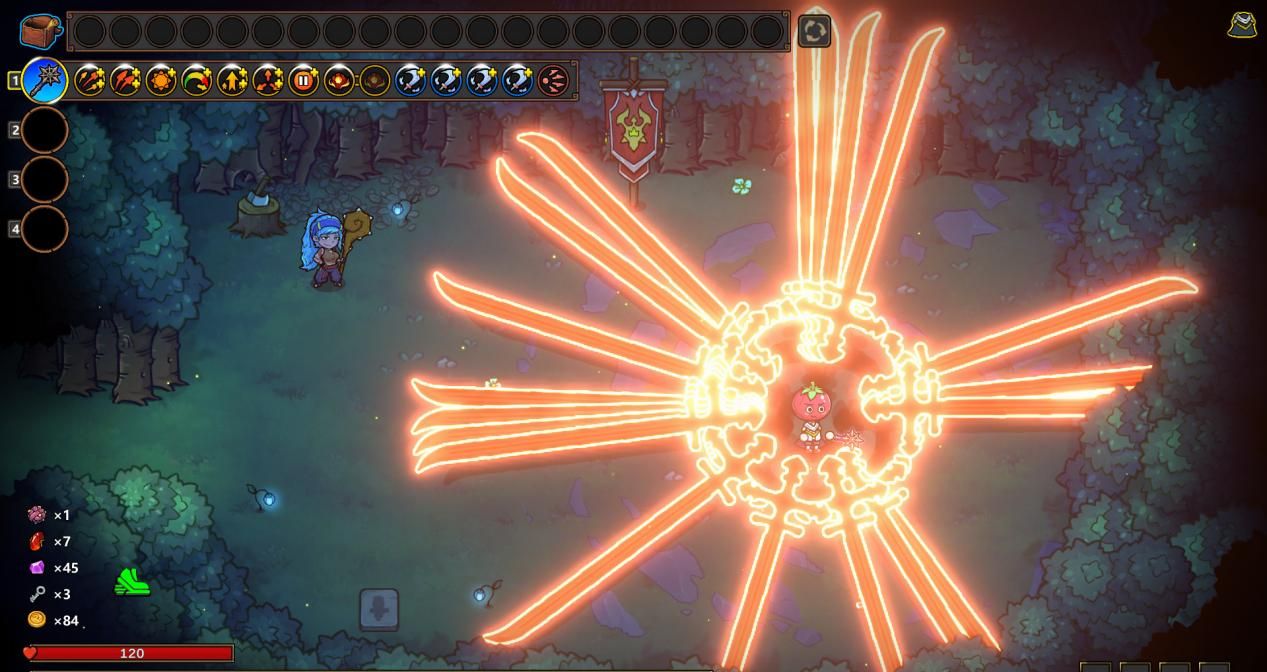Select the yellow upward arrow spell
Viewport: 1267px width, 672px height.
232,80
